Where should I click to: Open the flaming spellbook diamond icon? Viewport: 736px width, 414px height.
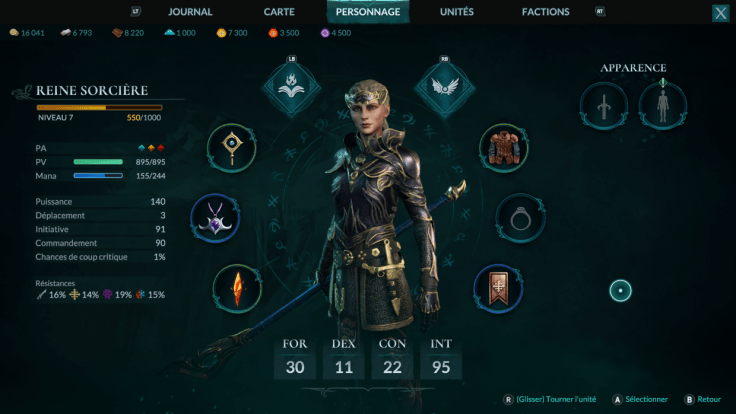coord(292,88)
